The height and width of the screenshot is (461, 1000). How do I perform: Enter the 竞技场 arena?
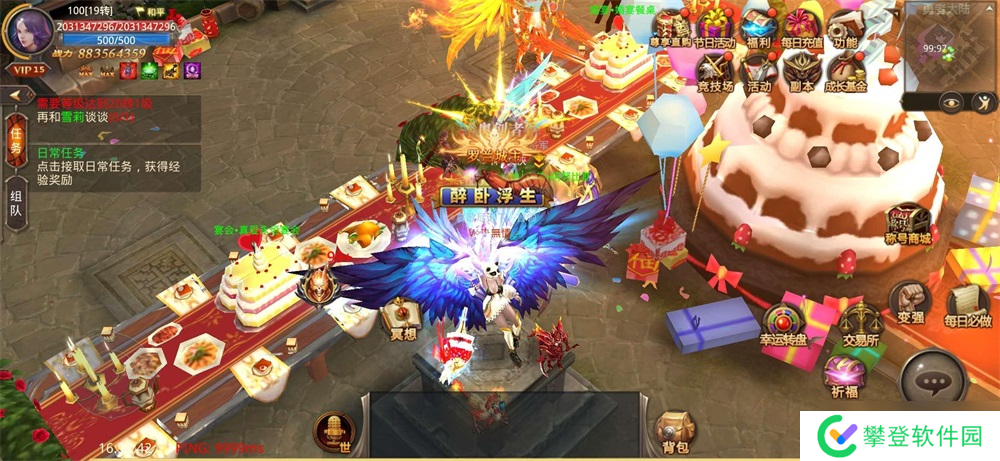pos(716,70)
